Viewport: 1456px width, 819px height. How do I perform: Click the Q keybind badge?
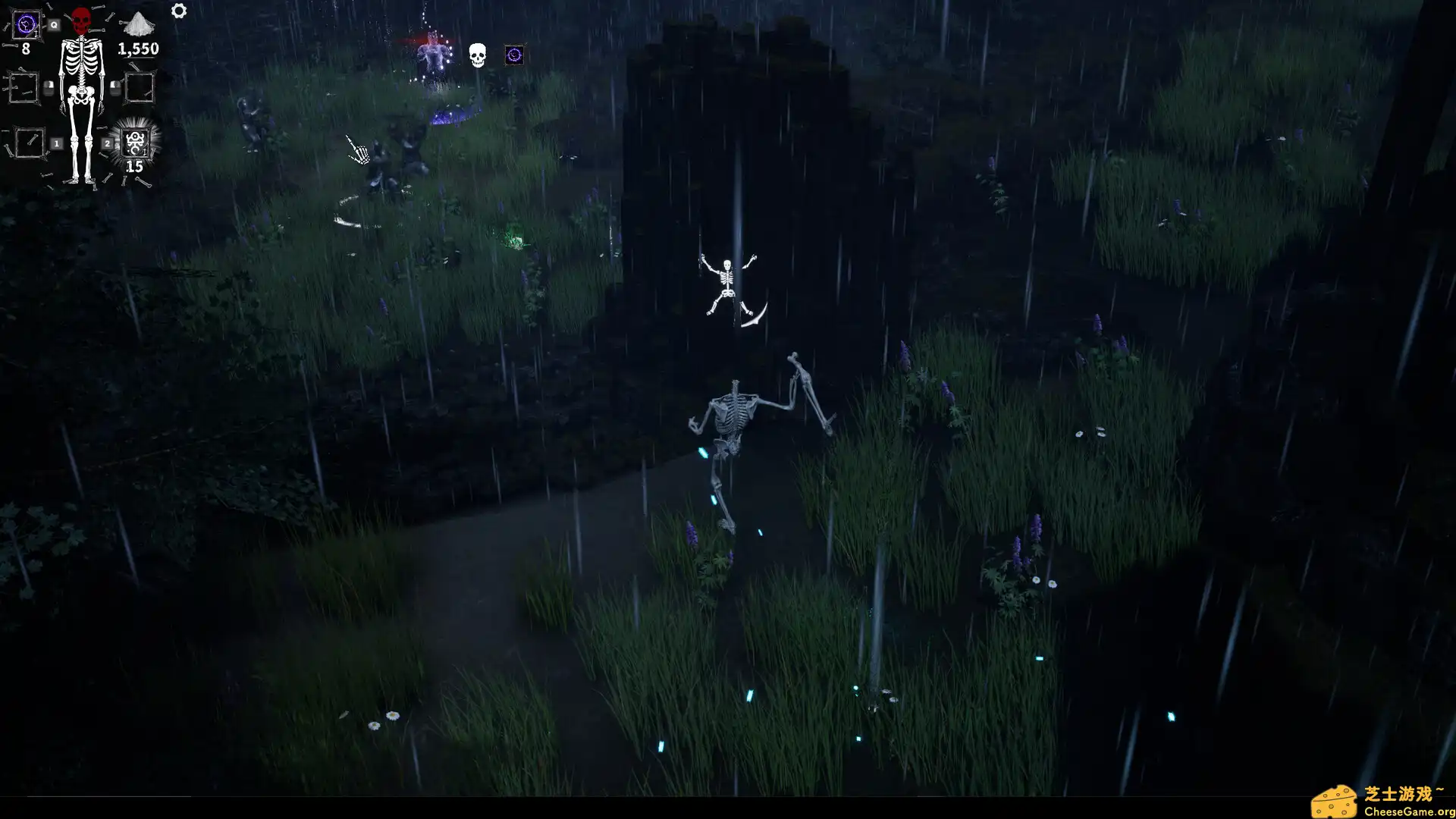tap(54, 24)
